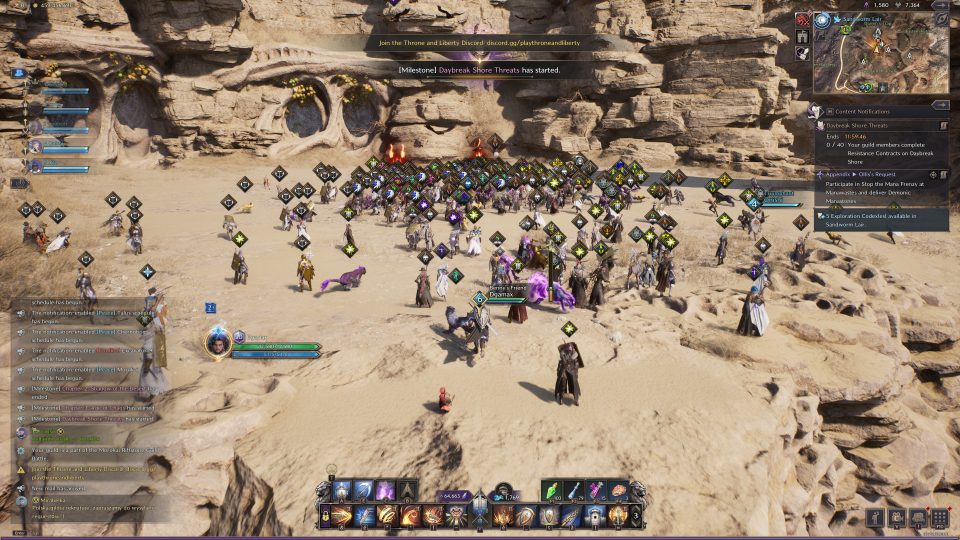960x540 pixels.
Task: Use the food item quick slot
Action: [617, 490]
